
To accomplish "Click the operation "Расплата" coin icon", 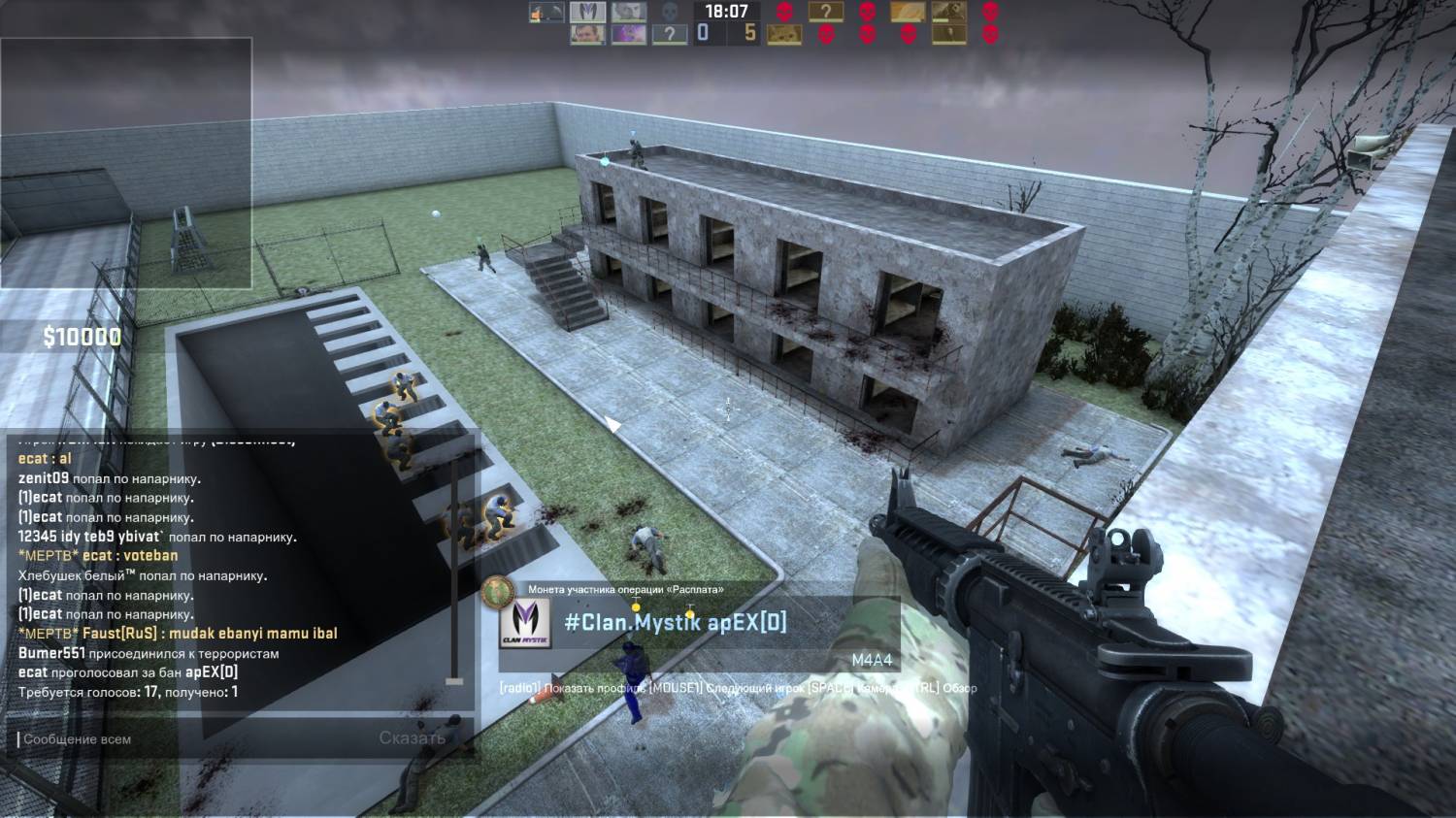I will pyautogui.click(x=498, y=589).
